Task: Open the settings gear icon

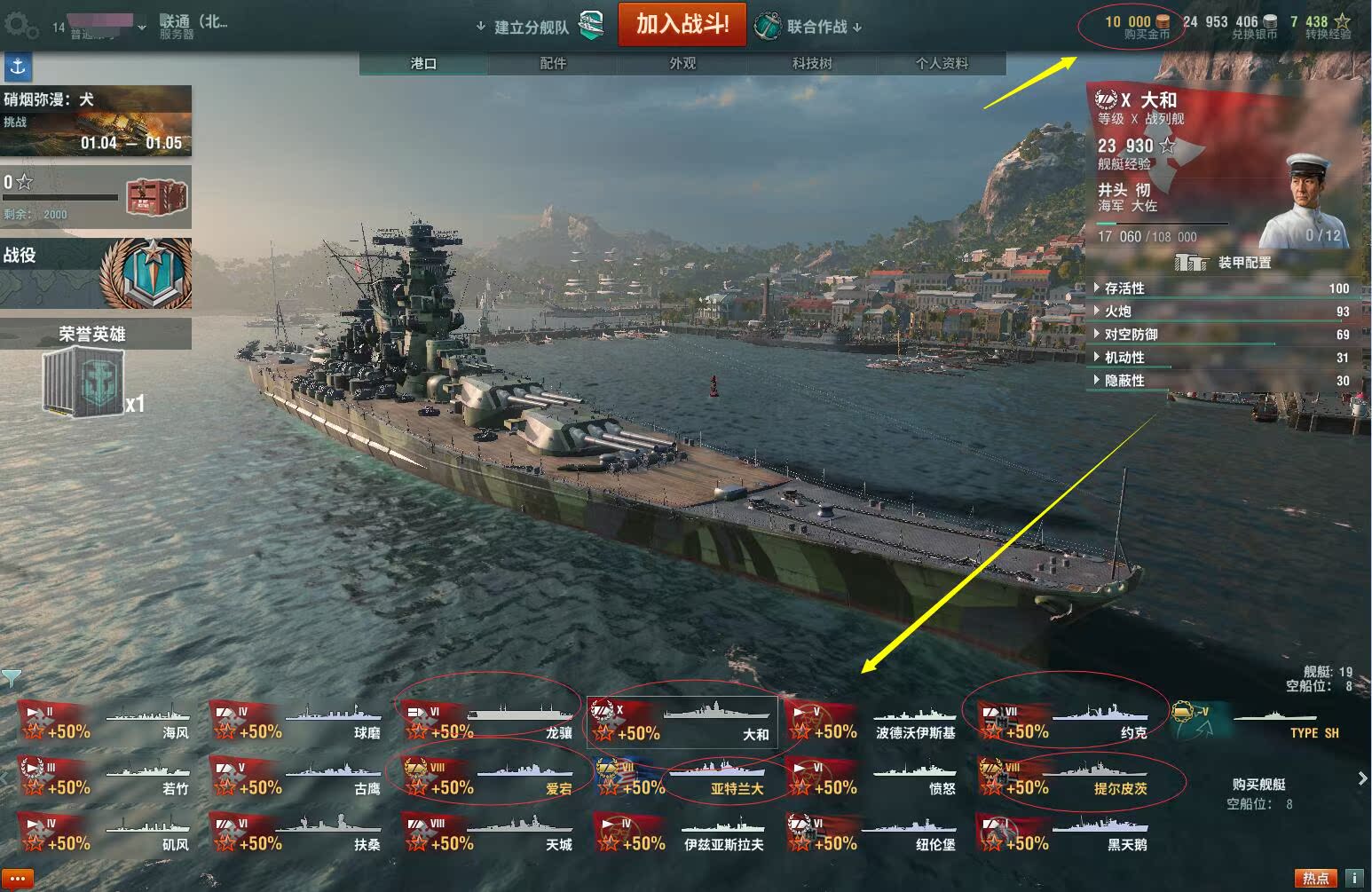Action: pyautogui.click(x=21, y=26)
